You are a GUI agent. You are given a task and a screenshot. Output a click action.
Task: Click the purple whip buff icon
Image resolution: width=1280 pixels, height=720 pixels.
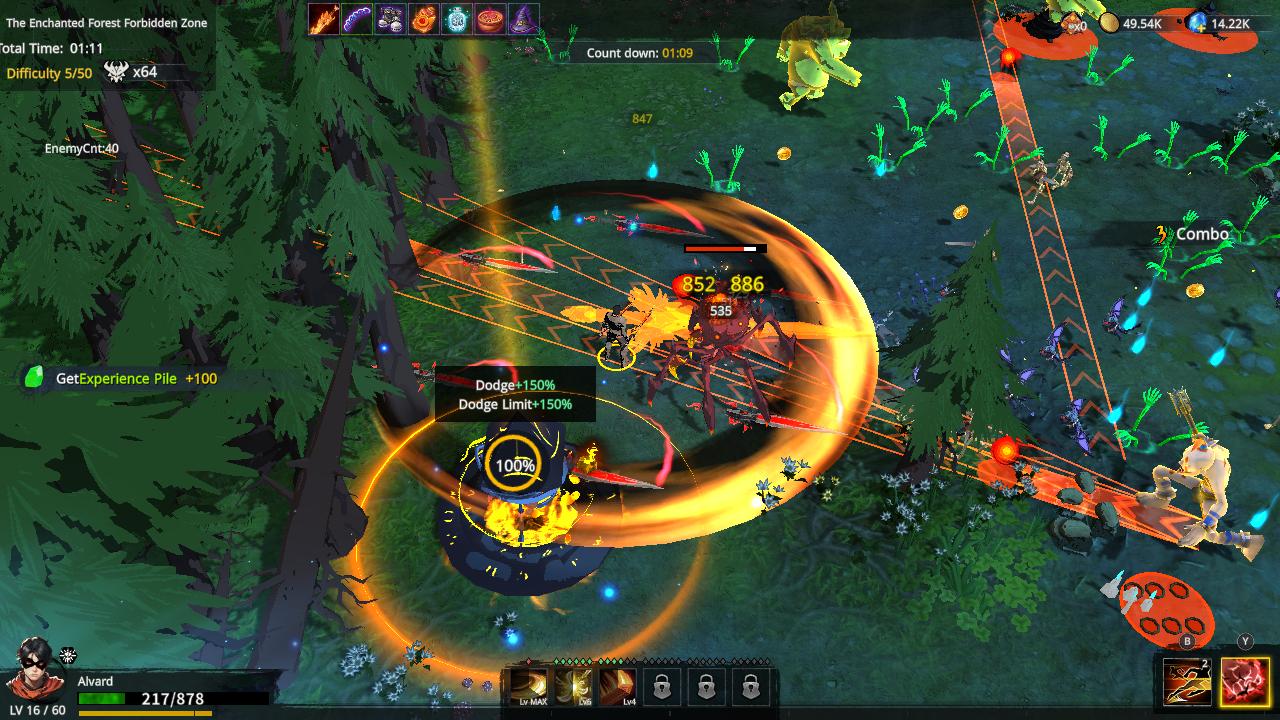(356, 18)
